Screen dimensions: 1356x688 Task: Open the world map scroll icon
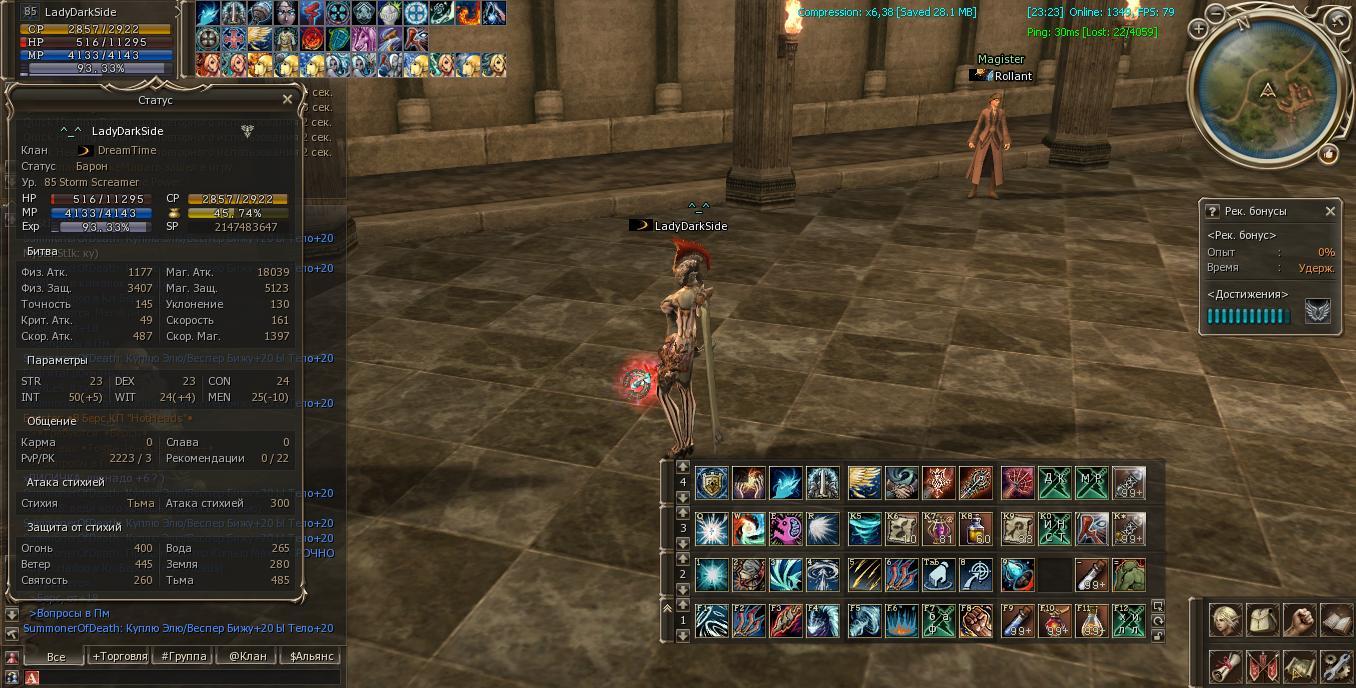[x=1299, y=665]
